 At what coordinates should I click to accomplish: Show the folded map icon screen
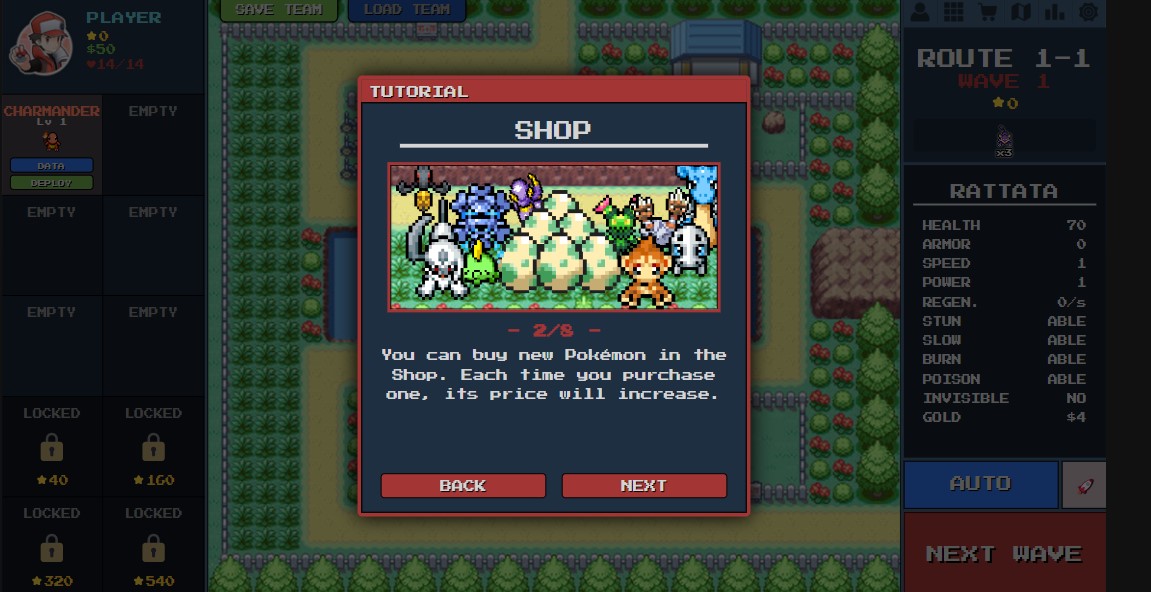click(1021, 12)
